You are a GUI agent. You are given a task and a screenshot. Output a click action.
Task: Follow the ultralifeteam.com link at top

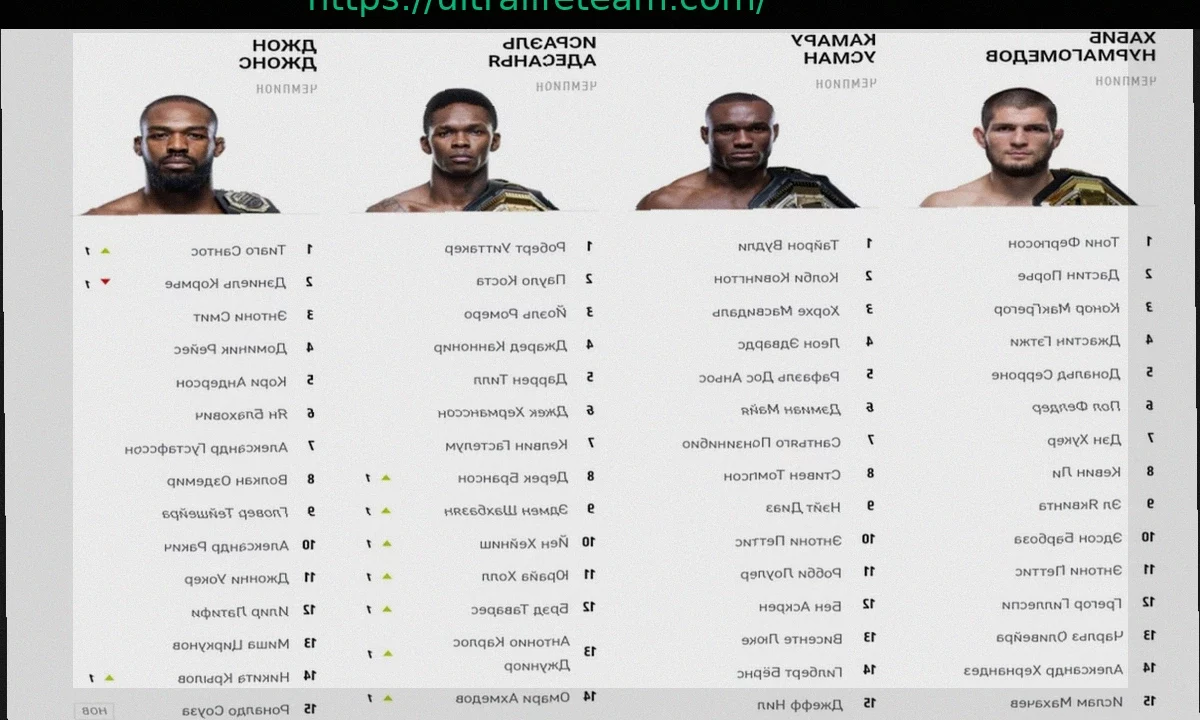click(537, 6)
